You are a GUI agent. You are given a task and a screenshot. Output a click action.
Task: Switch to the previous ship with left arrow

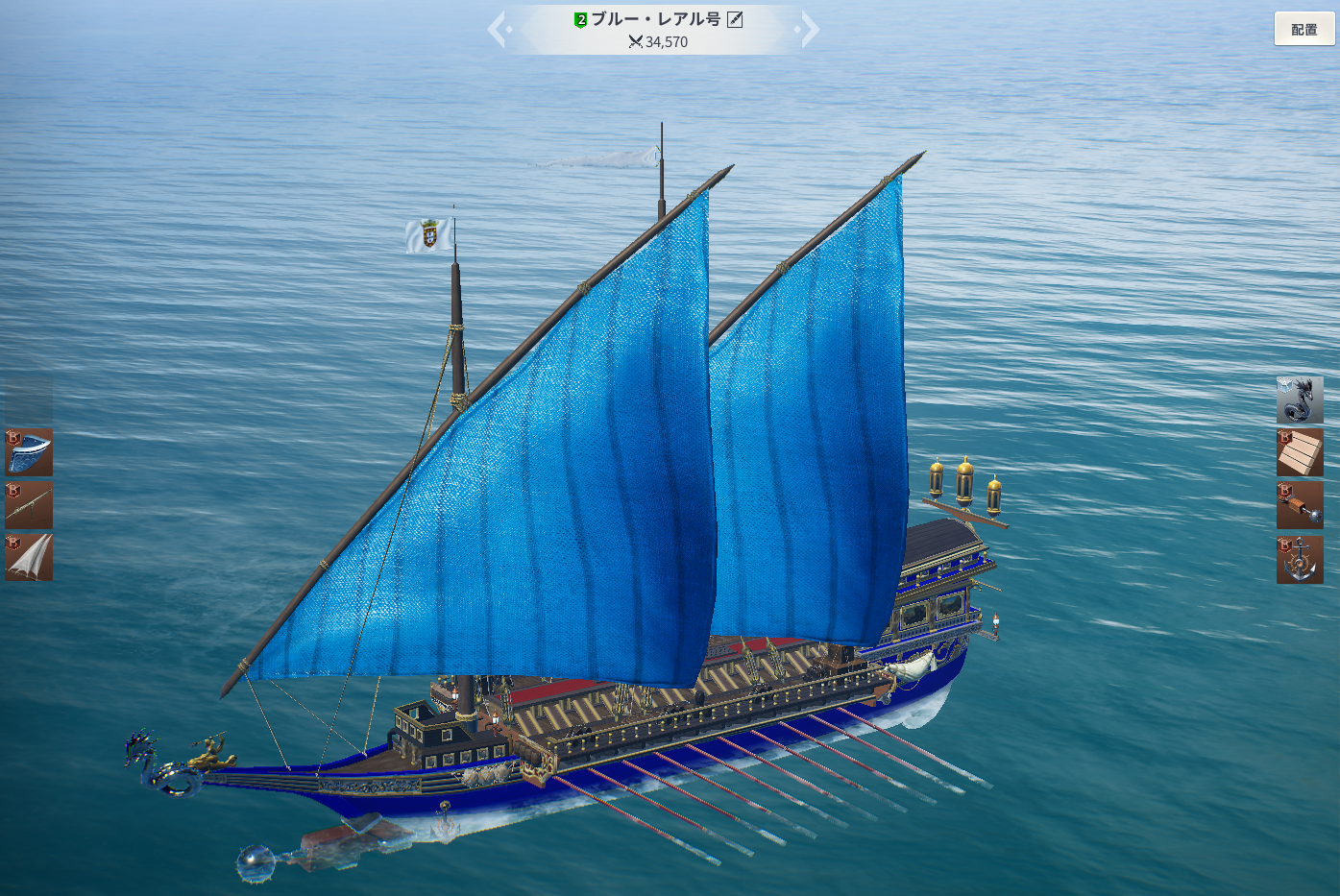point(499,30)
